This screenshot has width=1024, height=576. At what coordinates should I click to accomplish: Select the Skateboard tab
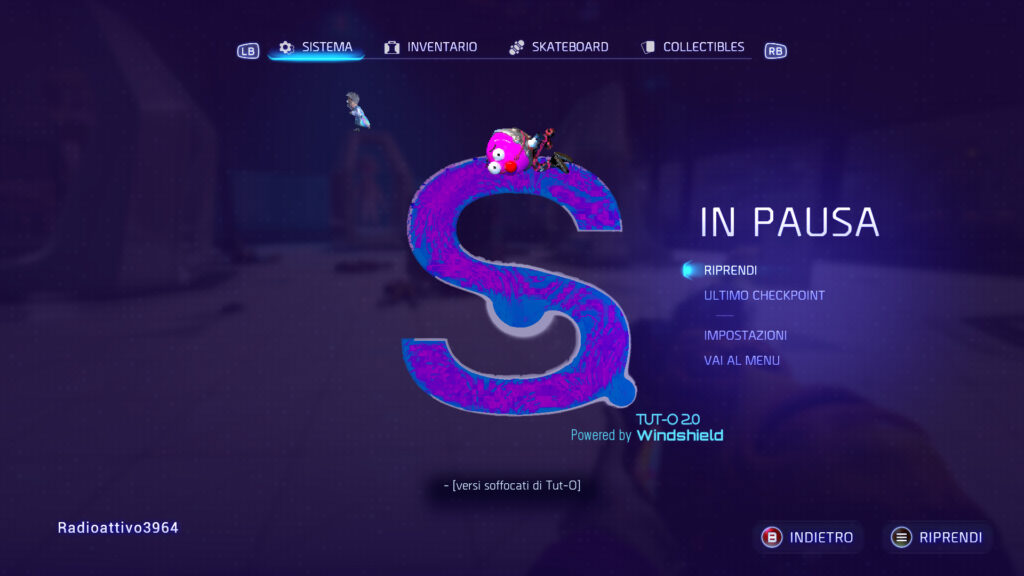coord(559,47)
